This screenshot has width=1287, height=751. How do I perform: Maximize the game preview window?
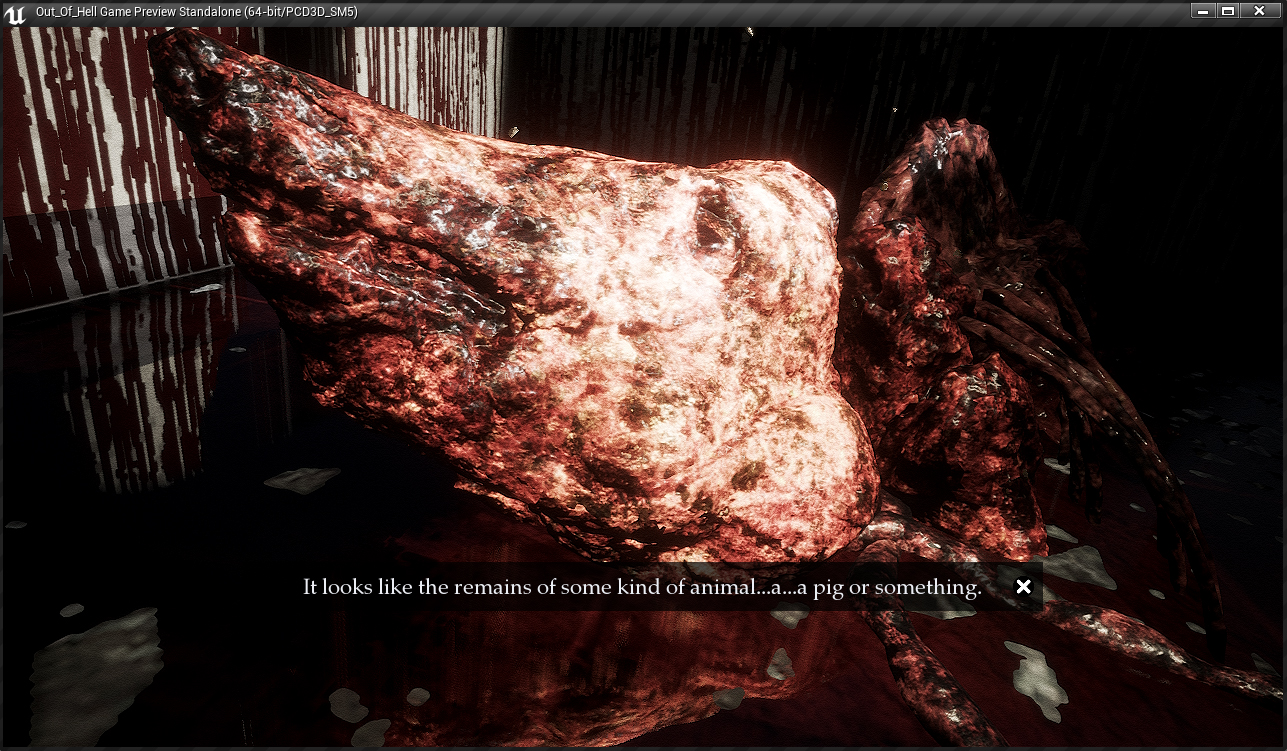tap(1228, 11)
